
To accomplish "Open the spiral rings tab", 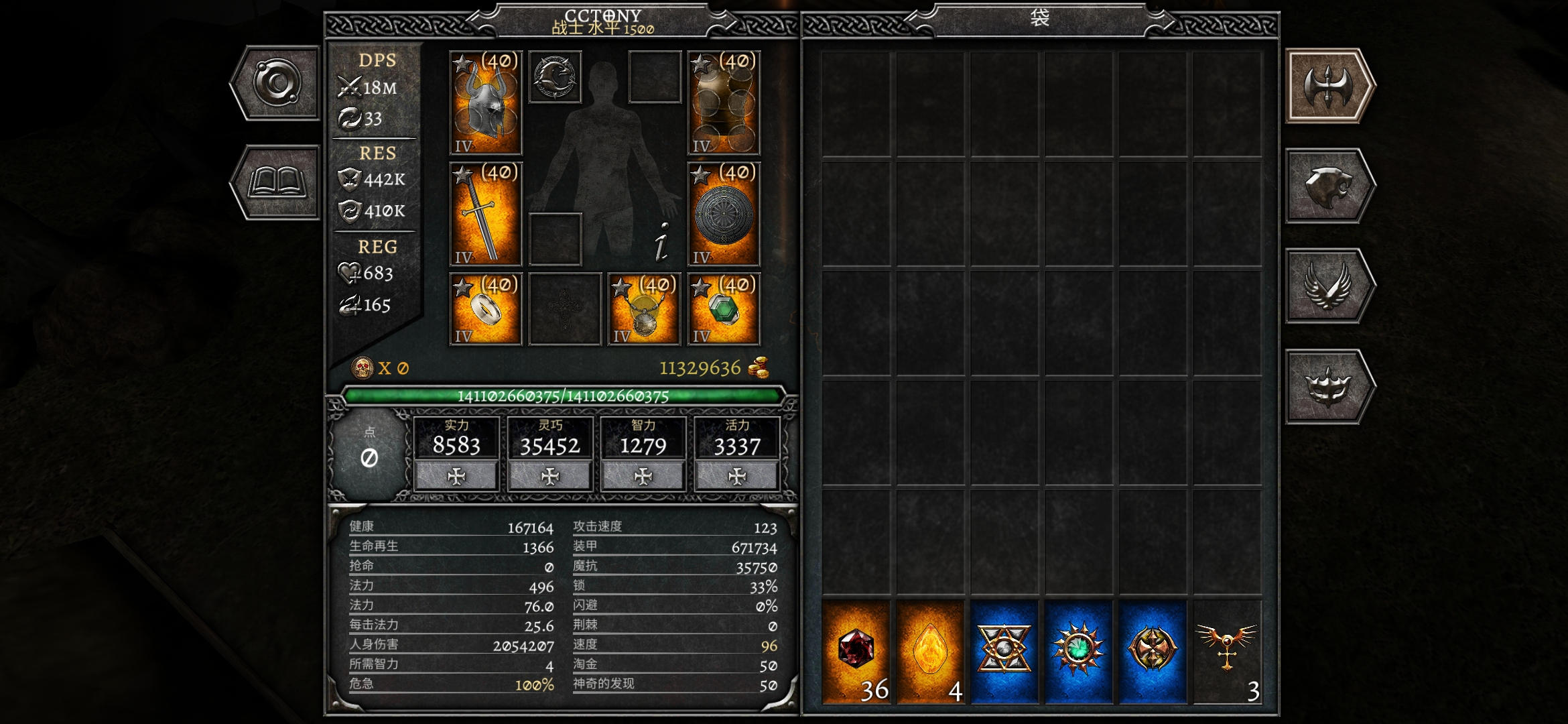I will click(x=277, y=83).
